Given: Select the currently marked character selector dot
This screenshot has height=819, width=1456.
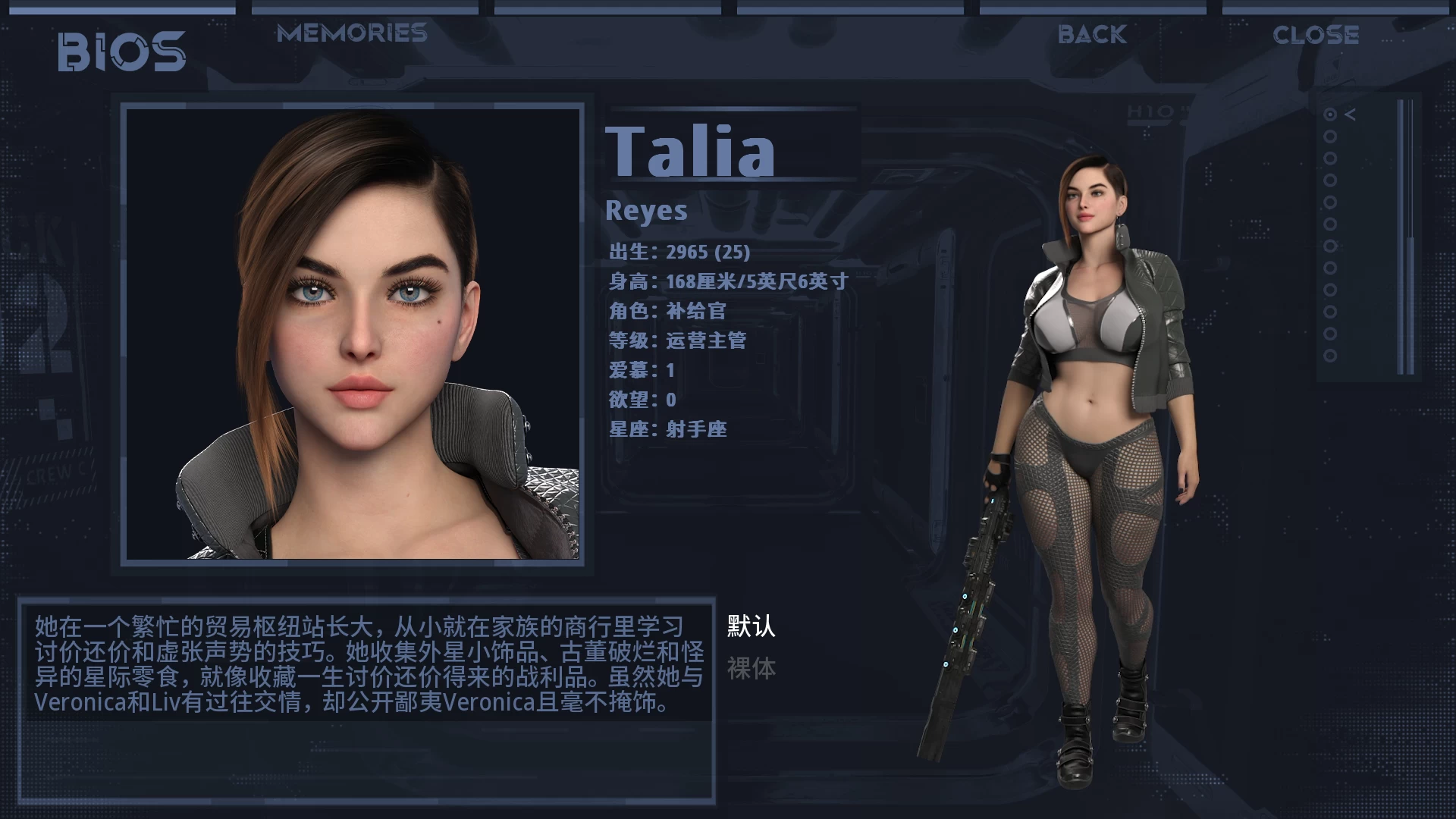Looking at the screenshot, I should click(1330, 115).
